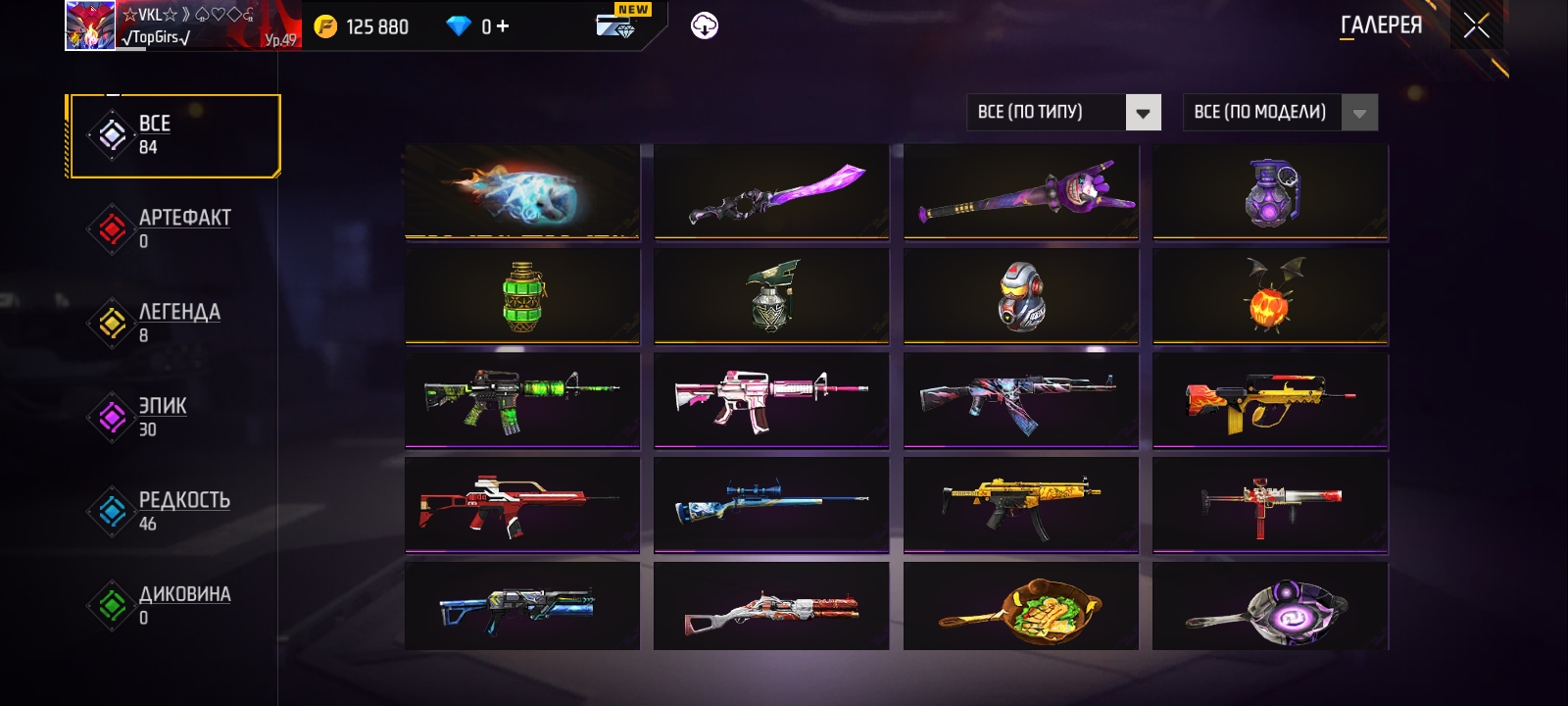Click the cloud download icon
The height and width of the screenshot is (706, 1568).
click(x=704, y=26)
